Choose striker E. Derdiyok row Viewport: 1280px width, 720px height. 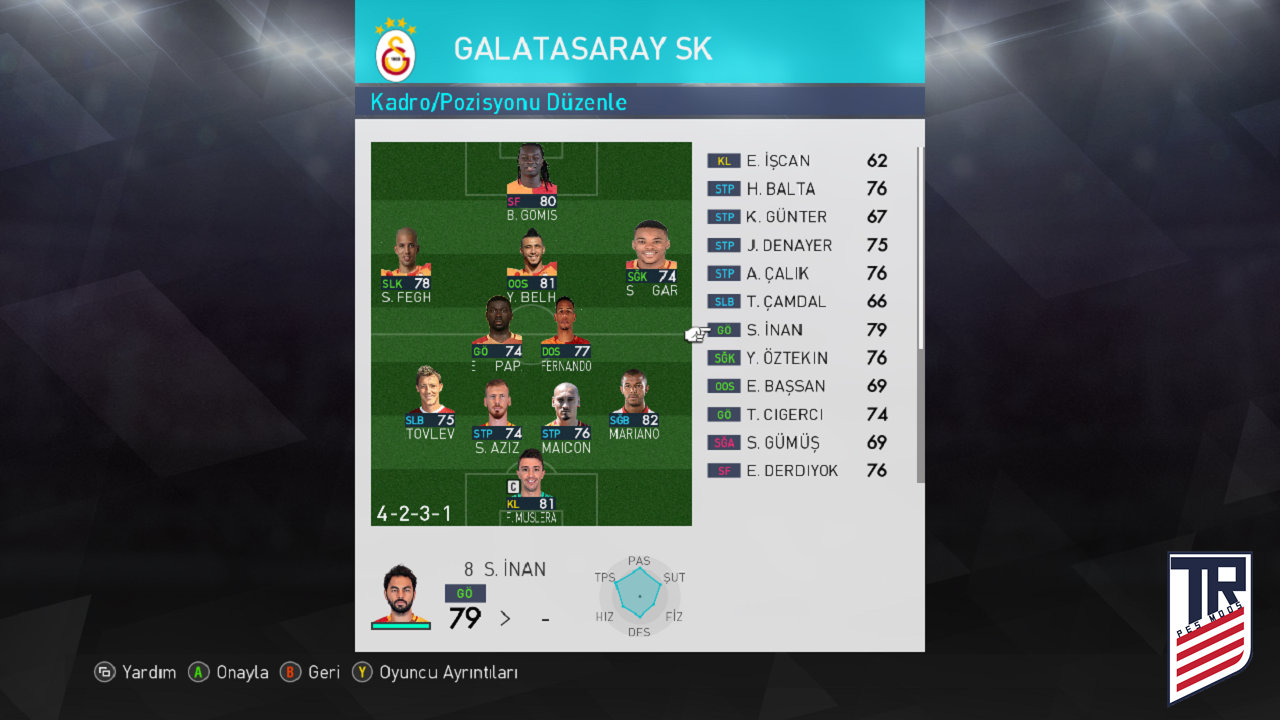[x=792, y=470]
